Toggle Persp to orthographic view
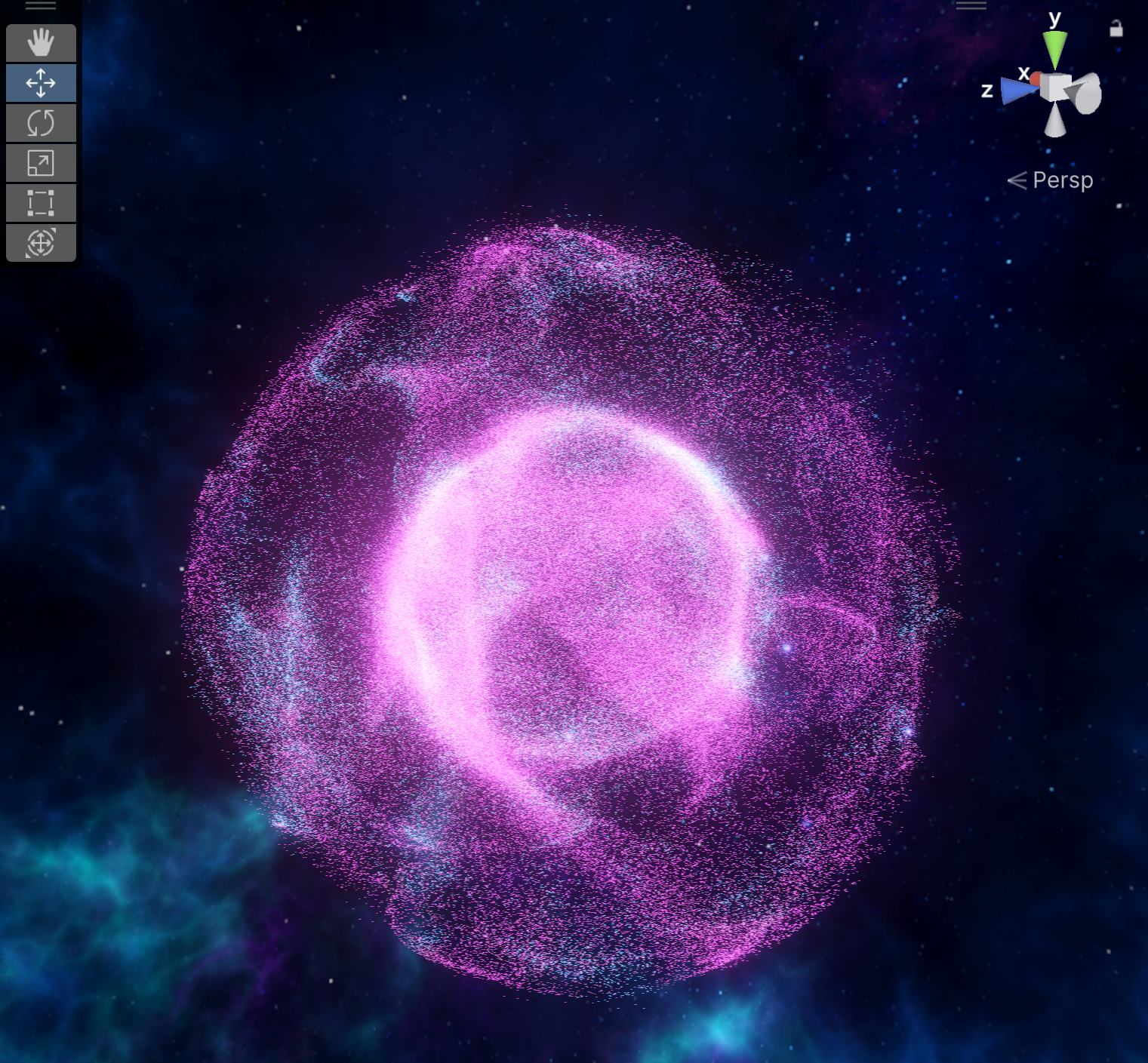Screen dimensions: 1148x1063 (1063, 180)
